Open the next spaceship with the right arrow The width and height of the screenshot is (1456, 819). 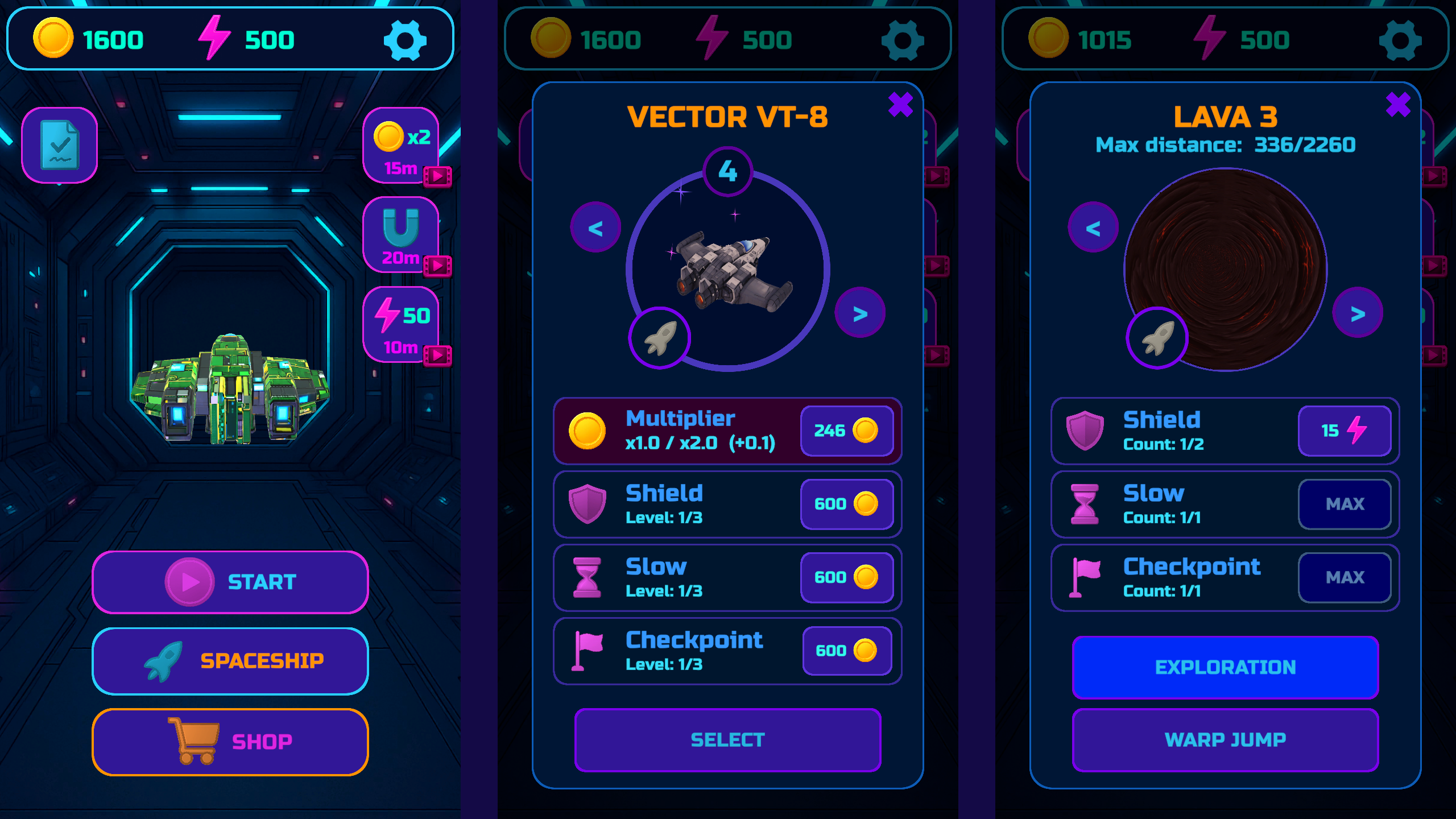[x=860, y=312]
